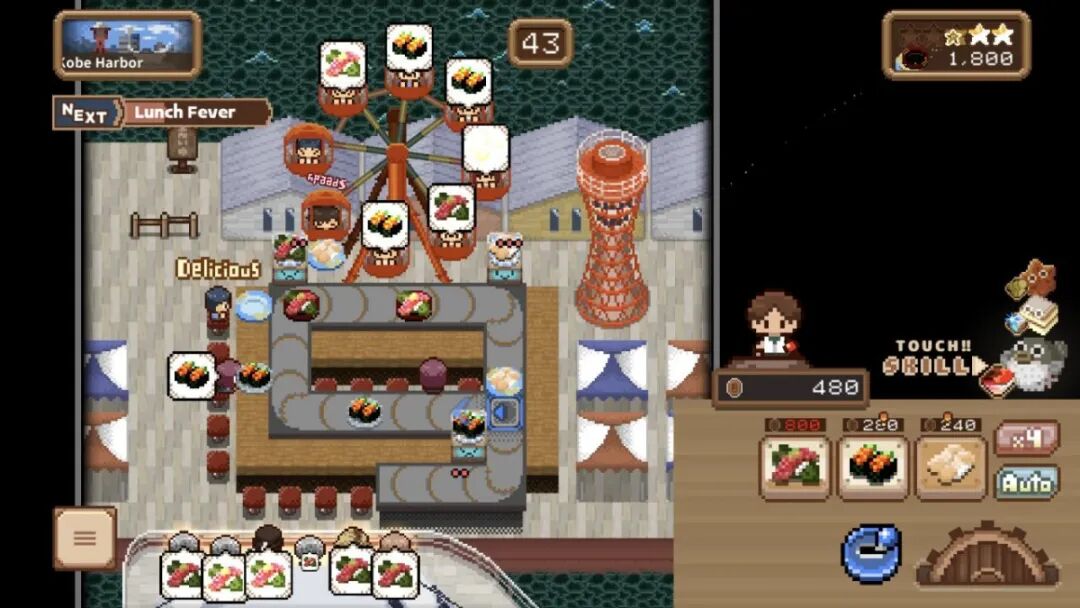
Task: Enable the Auto button
Action: click(1026, 484)
